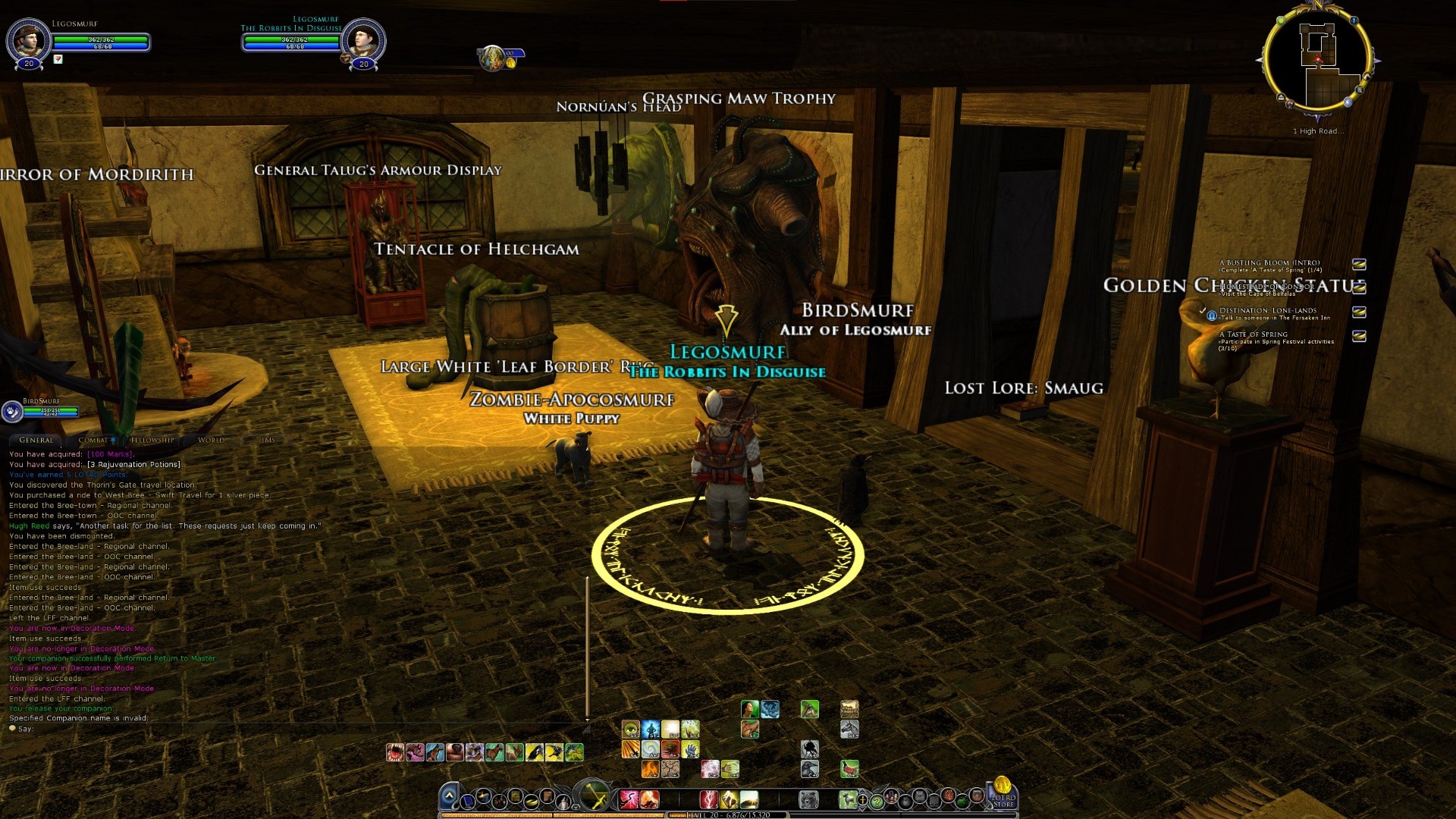The width and height of the screenshot is (1456, 819).
Task: Toggle the ring icon for A Bustling Bloom
Action: pyautogui.click(x=1359, y=265)
